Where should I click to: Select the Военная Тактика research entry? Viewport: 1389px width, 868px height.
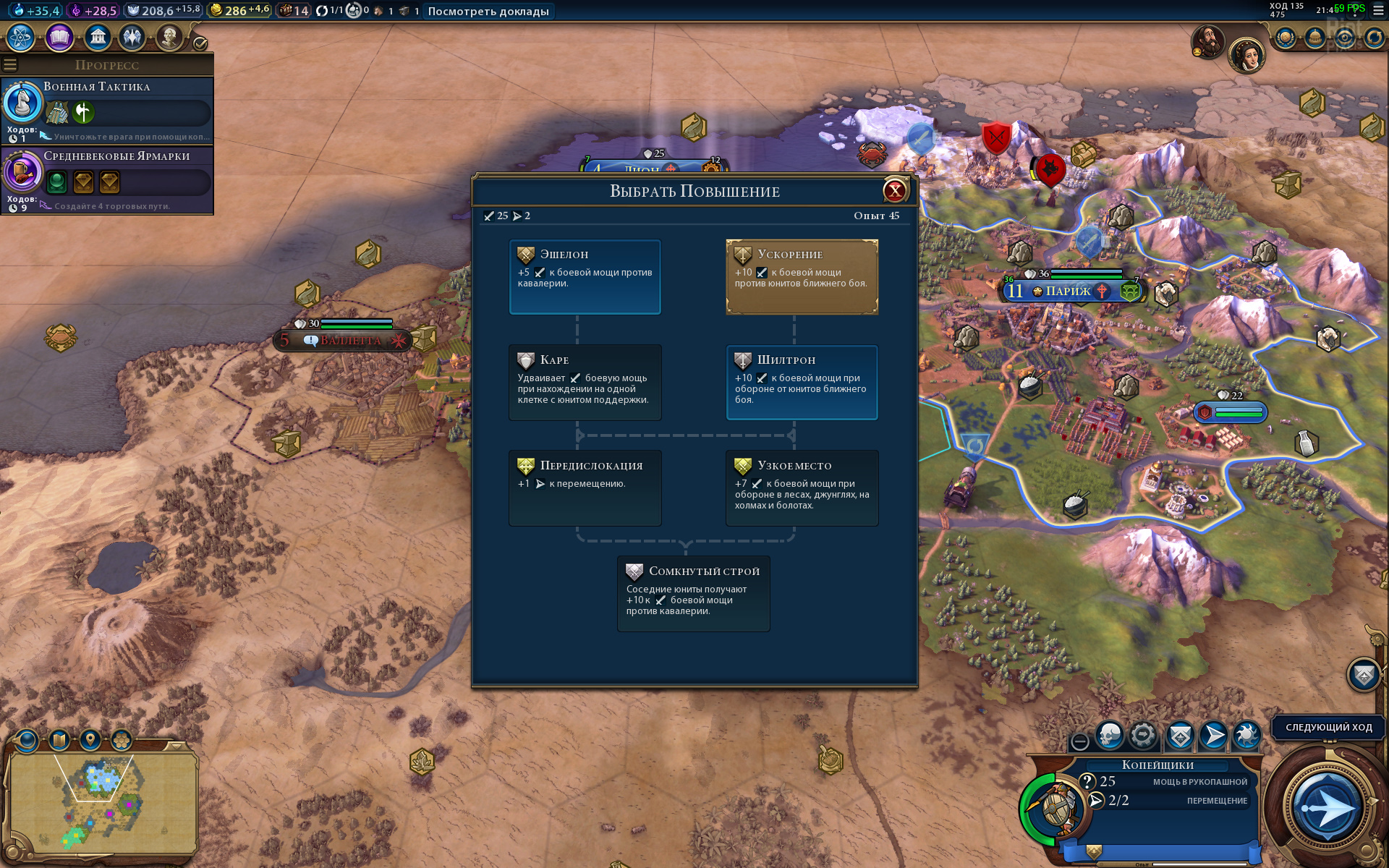click(107, 110)
